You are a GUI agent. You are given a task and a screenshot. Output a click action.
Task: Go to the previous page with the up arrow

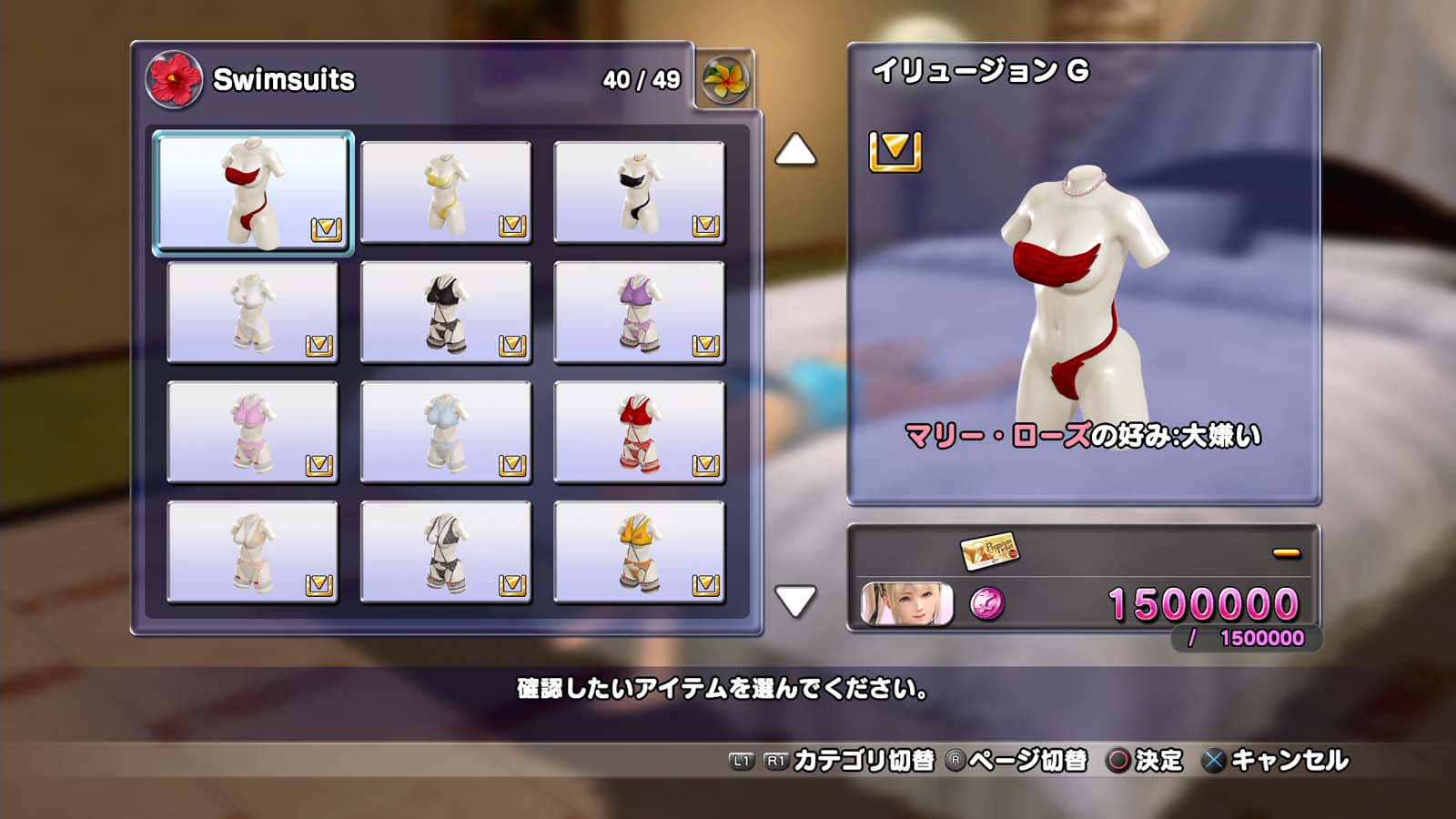pyautogui.click(x=795, y=150)
